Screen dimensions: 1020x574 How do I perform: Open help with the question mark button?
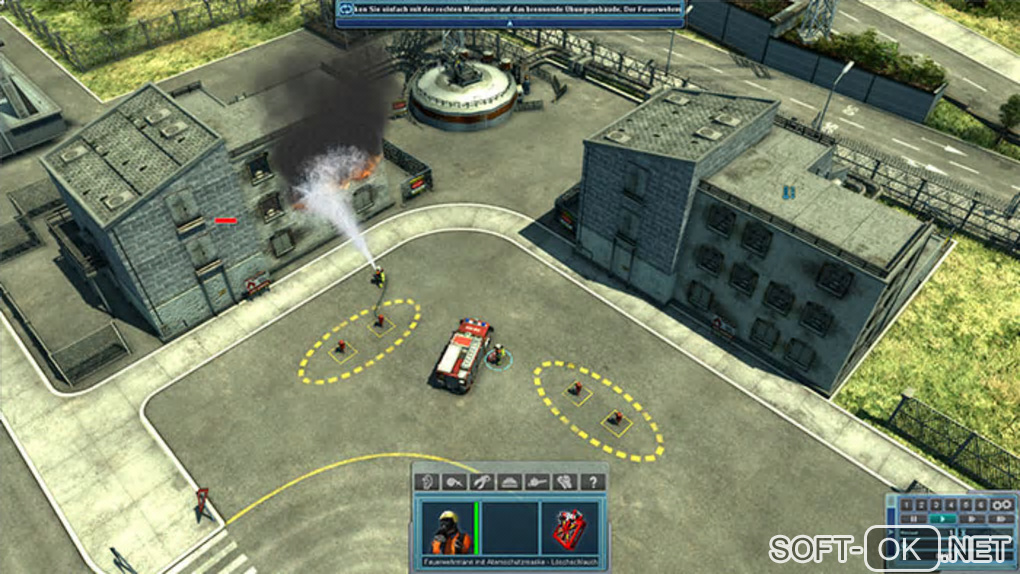(x=593, y=481)
